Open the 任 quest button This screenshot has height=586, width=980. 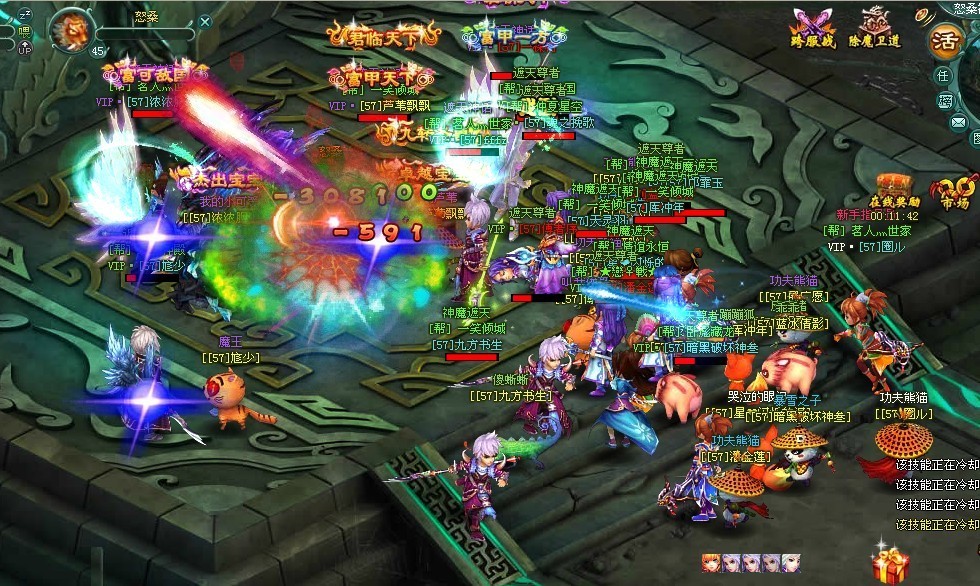coord(943,76)
